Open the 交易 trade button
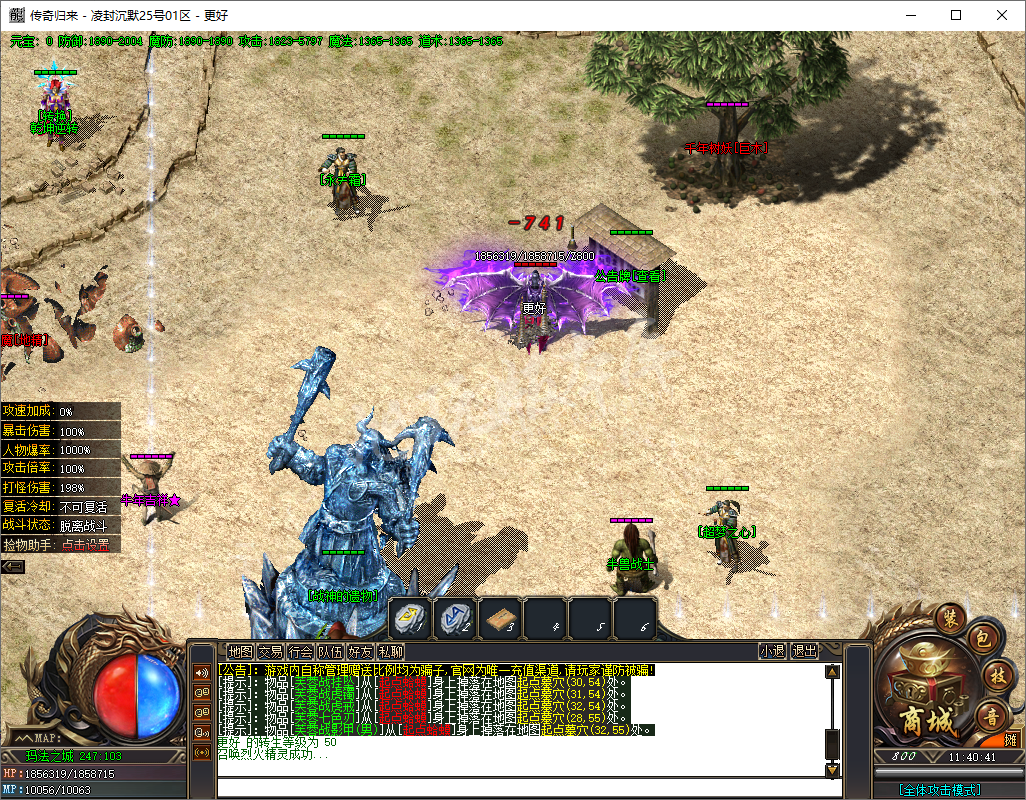This screenshot has height=800, width=1026. (x=270, y=651)
